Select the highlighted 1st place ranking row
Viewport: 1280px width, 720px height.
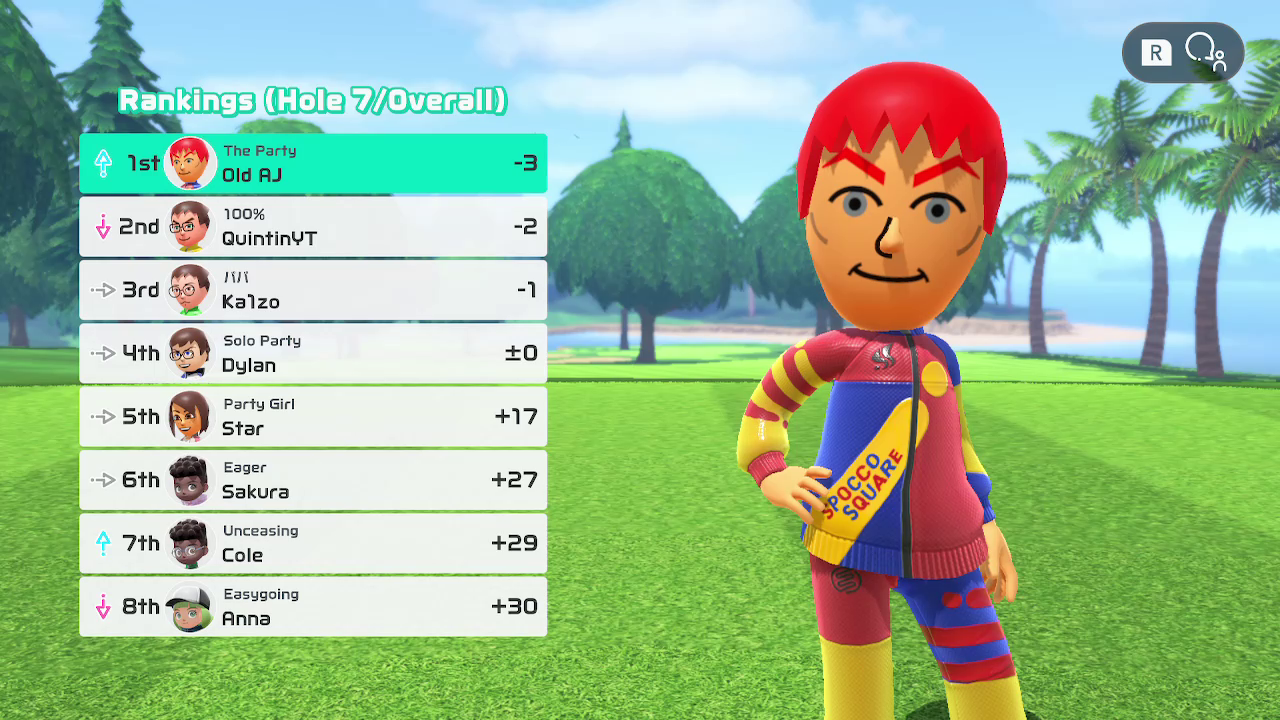point(313,161)
